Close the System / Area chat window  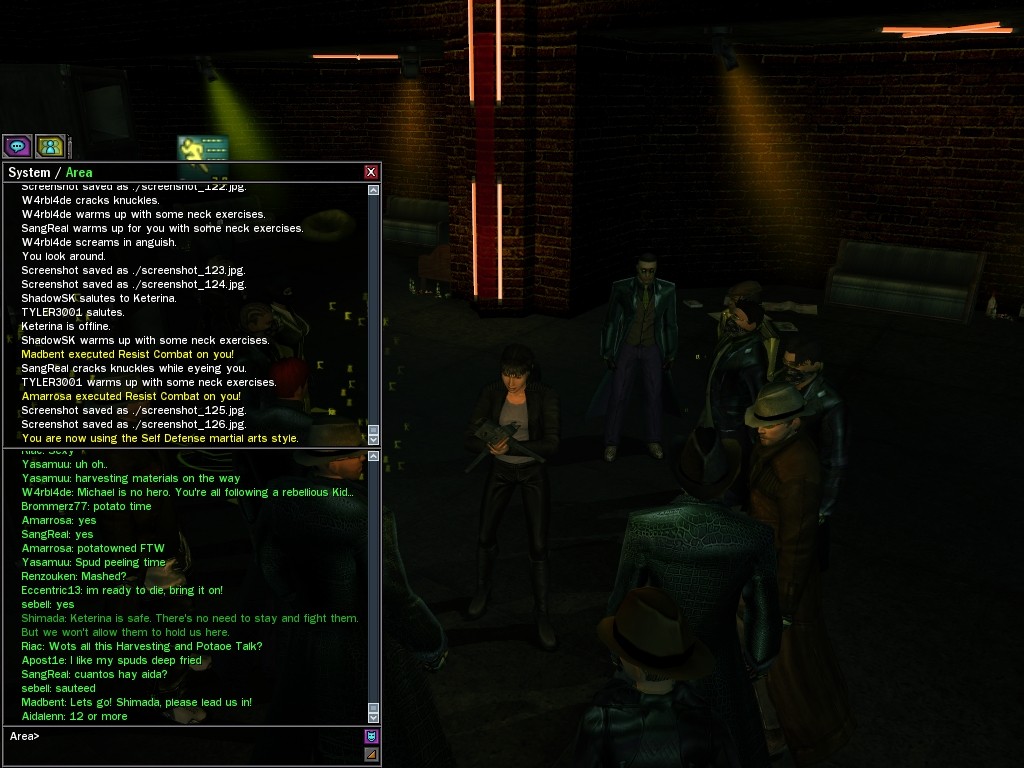pyautogui.click(x=371, y=172)
